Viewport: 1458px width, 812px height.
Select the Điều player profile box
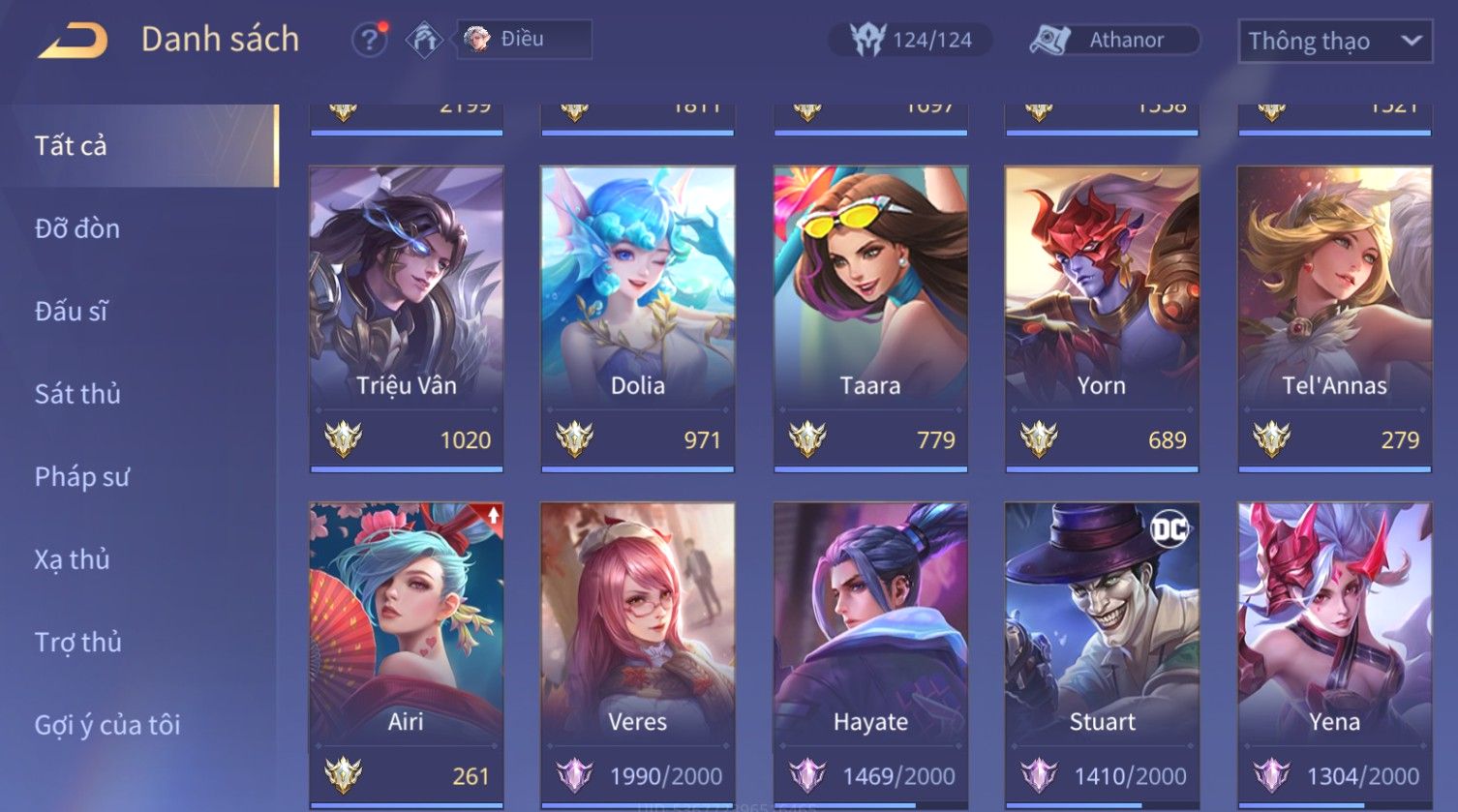pyautogui.click(x=524, y=40)
